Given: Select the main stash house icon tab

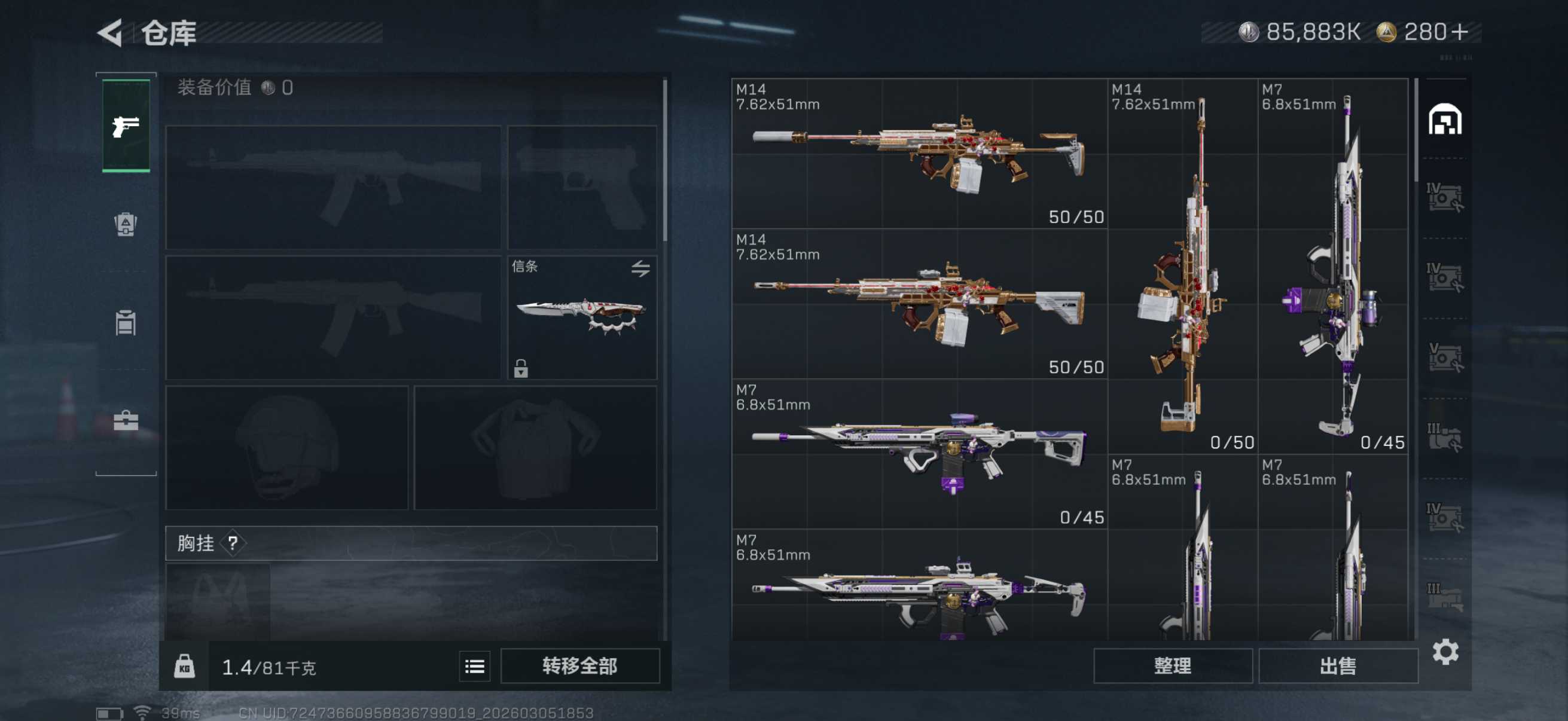Looking at the screenshot, I should pos(1445,119).
